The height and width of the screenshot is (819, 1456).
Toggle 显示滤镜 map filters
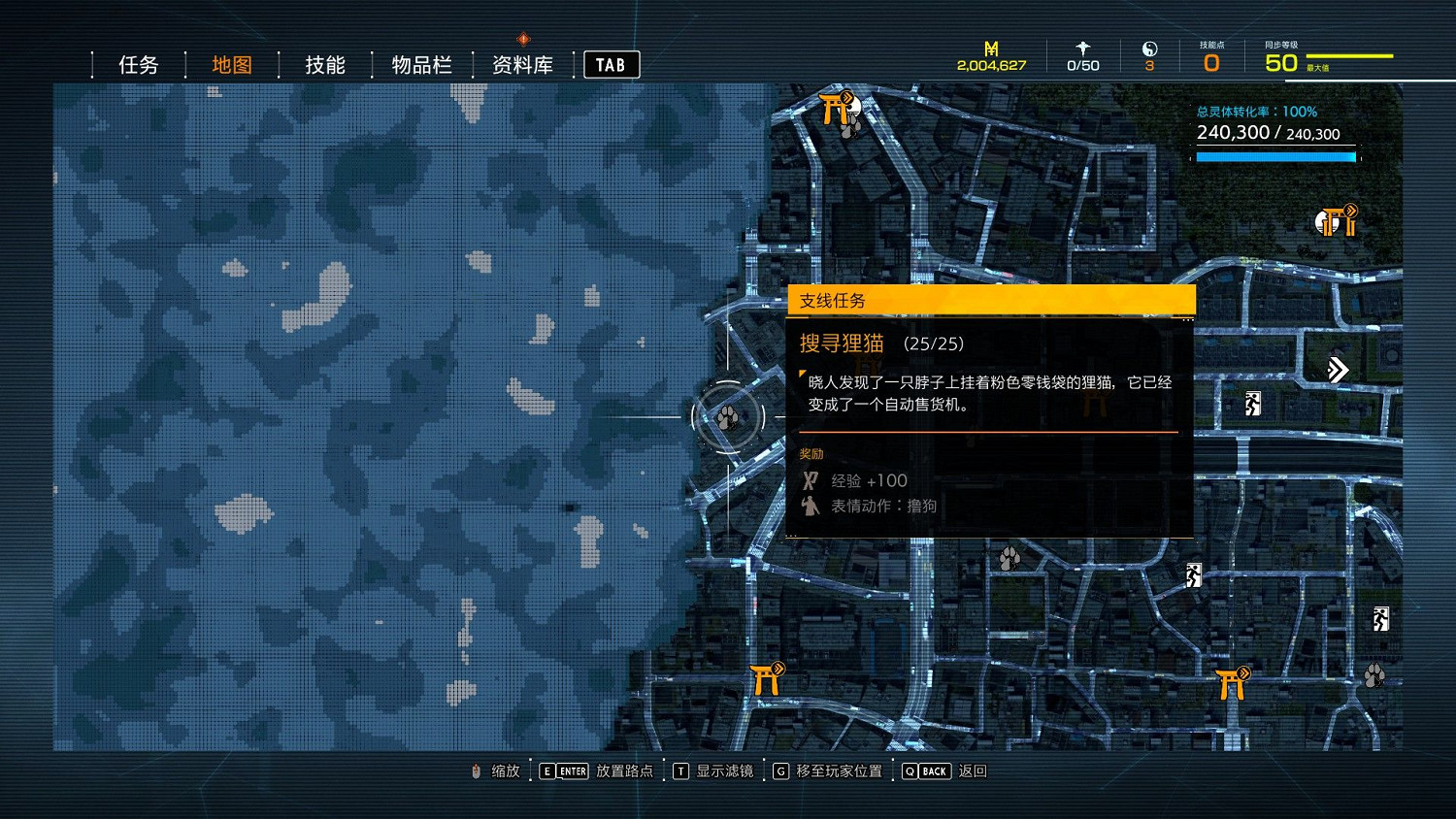(723, 770)
